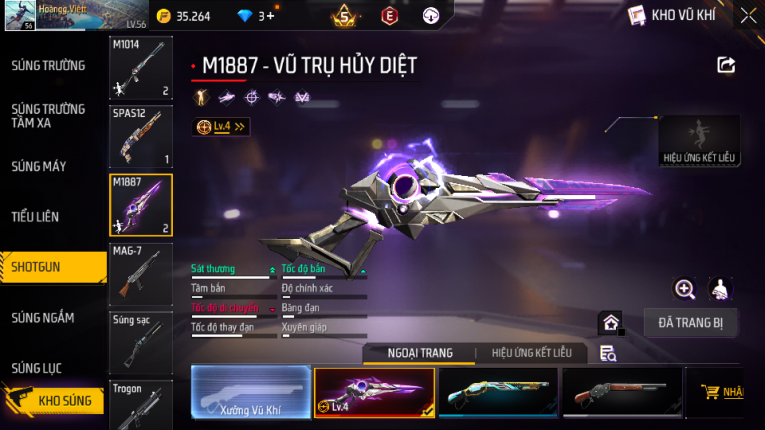The image size is (765, 430).
Task: Click the ĐÃ TRANG BỊ button
Action: [x=697, y=323]
